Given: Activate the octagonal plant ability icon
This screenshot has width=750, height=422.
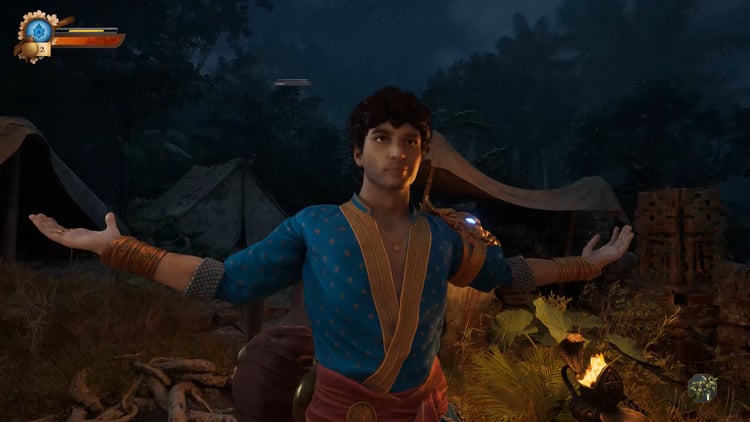Looking at the screenshot, I should pos(702,387).
